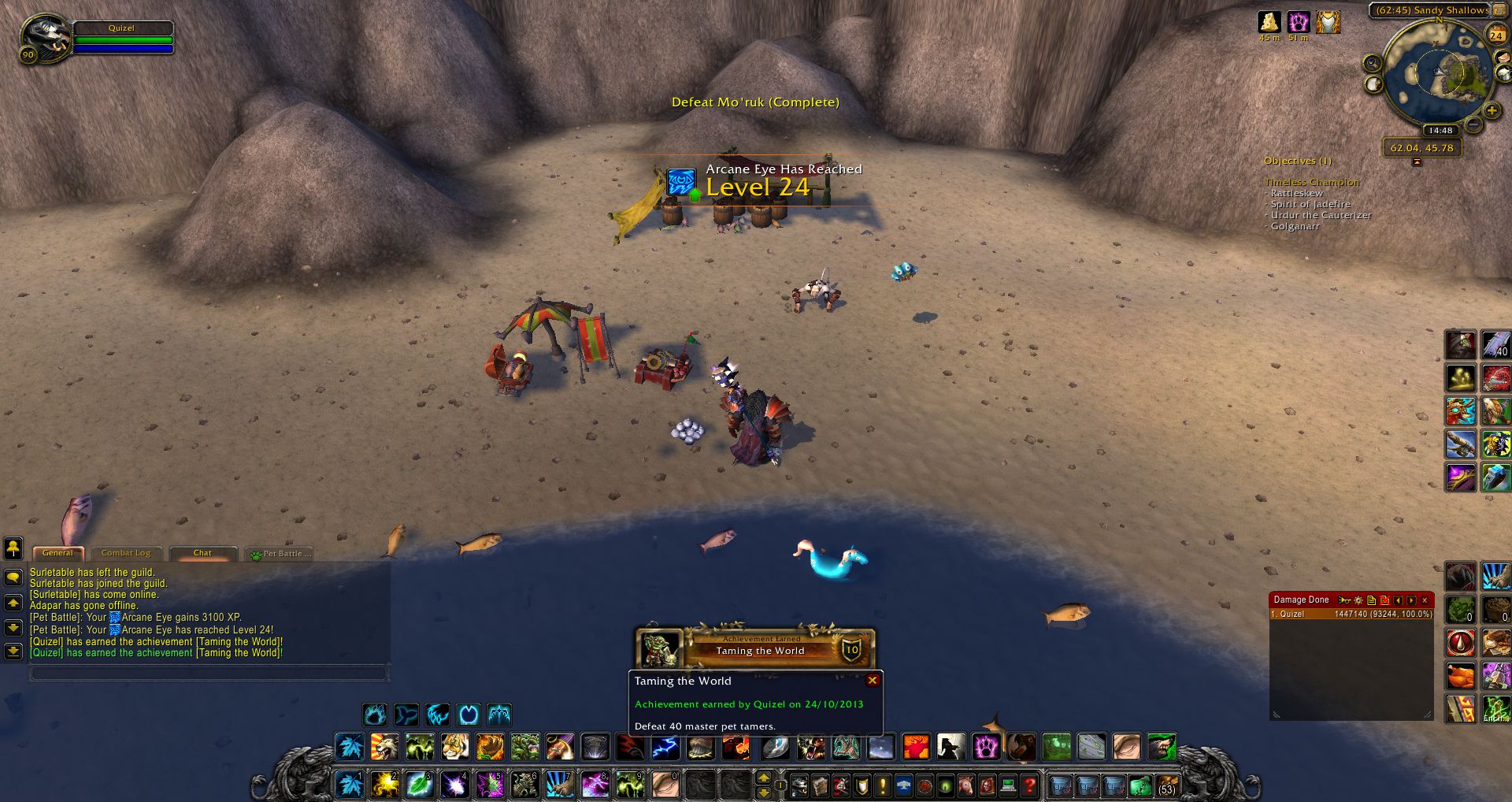The width and height of the screenshot is (1512, 802).
Task: Open the green bag slot
Action: (1141, 785)
